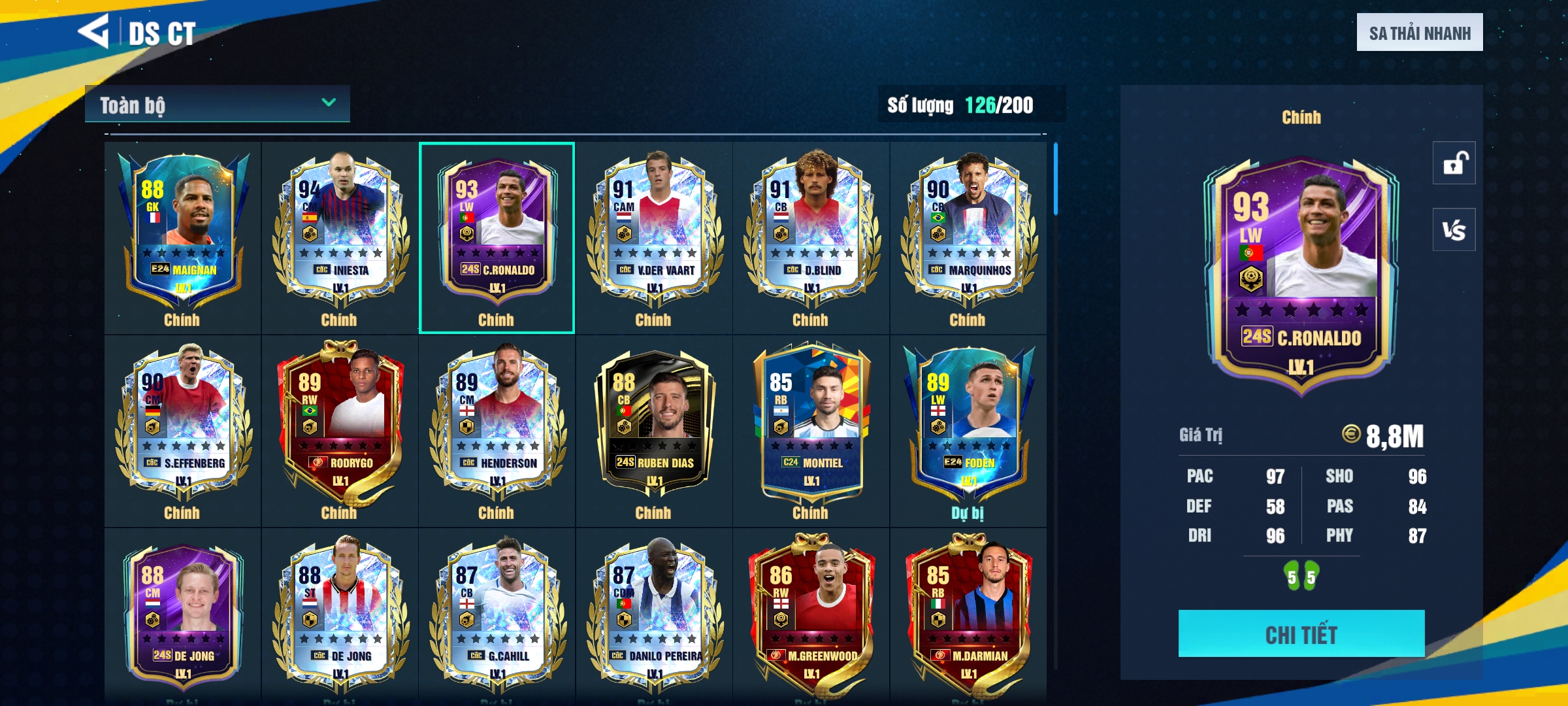Open CHI TIẾT player details
The image size is (1568, 706).
[1301, 633]
